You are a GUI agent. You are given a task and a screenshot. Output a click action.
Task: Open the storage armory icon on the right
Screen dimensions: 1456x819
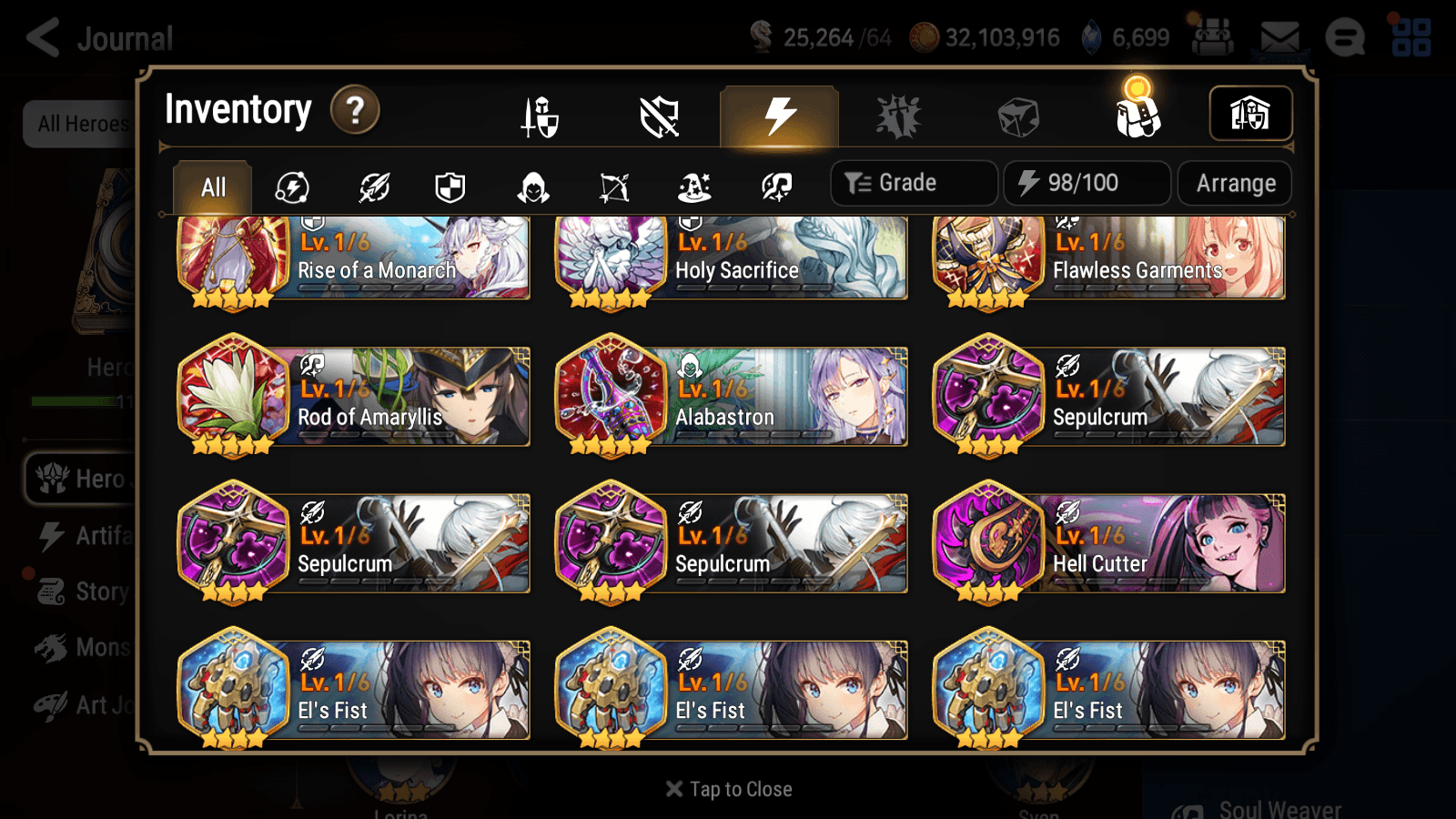[x=1250, y=113]
